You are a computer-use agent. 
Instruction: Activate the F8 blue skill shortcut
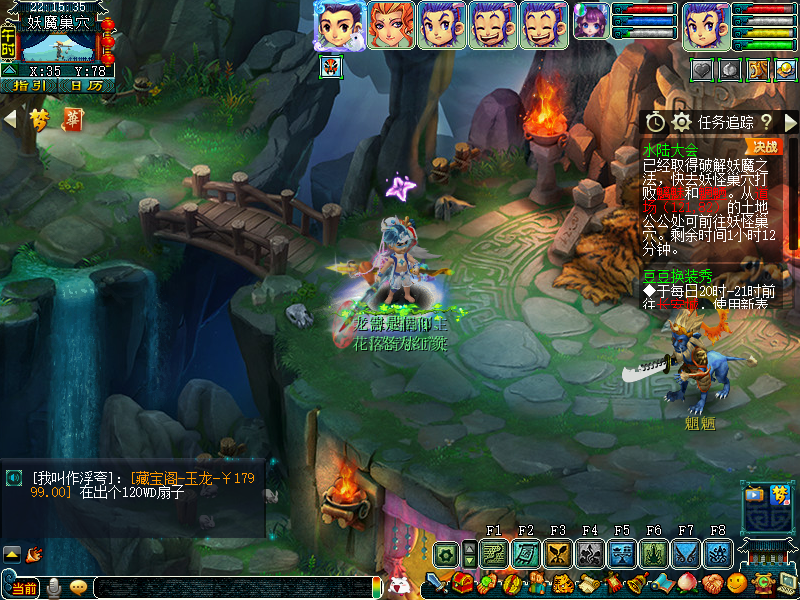point(718,553)
